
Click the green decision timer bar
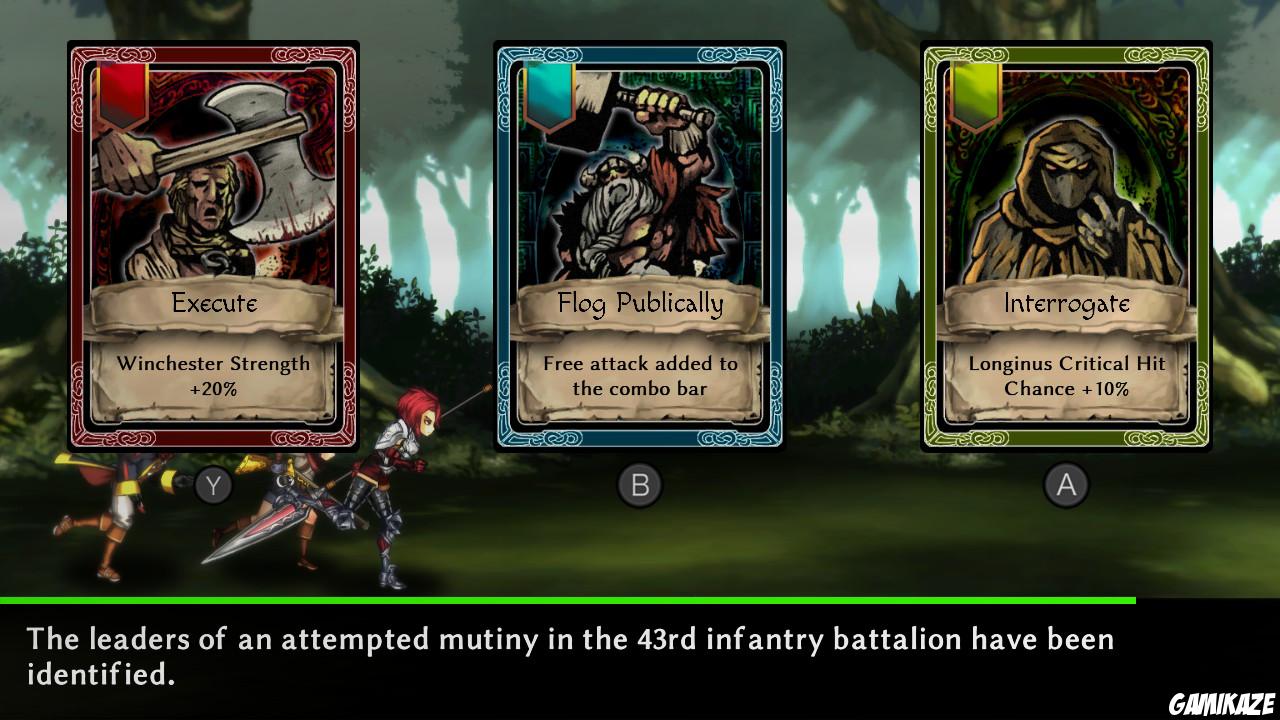click(x=570, y=601)
